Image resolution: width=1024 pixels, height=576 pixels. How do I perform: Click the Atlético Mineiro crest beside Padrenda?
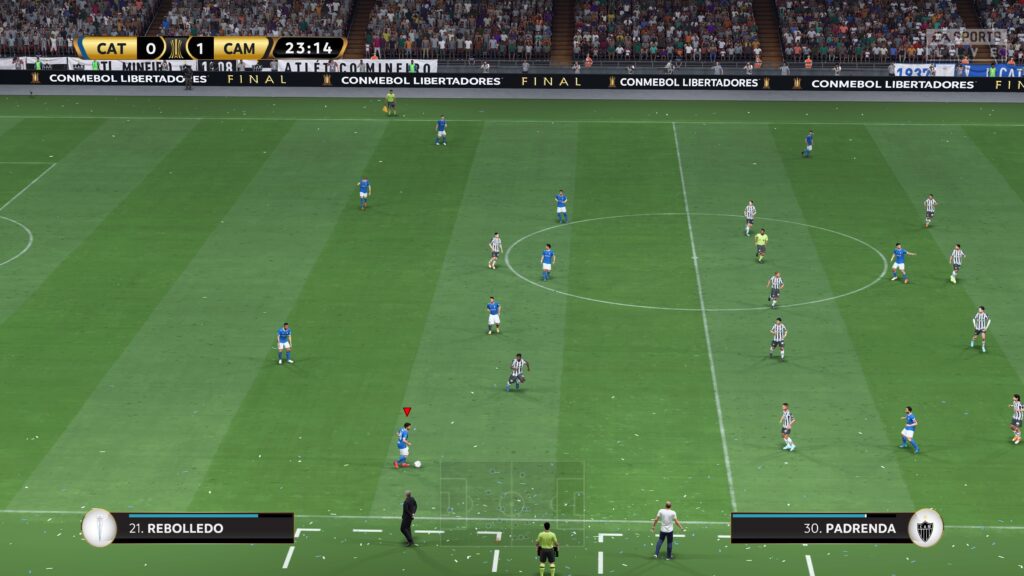[925, 528]
